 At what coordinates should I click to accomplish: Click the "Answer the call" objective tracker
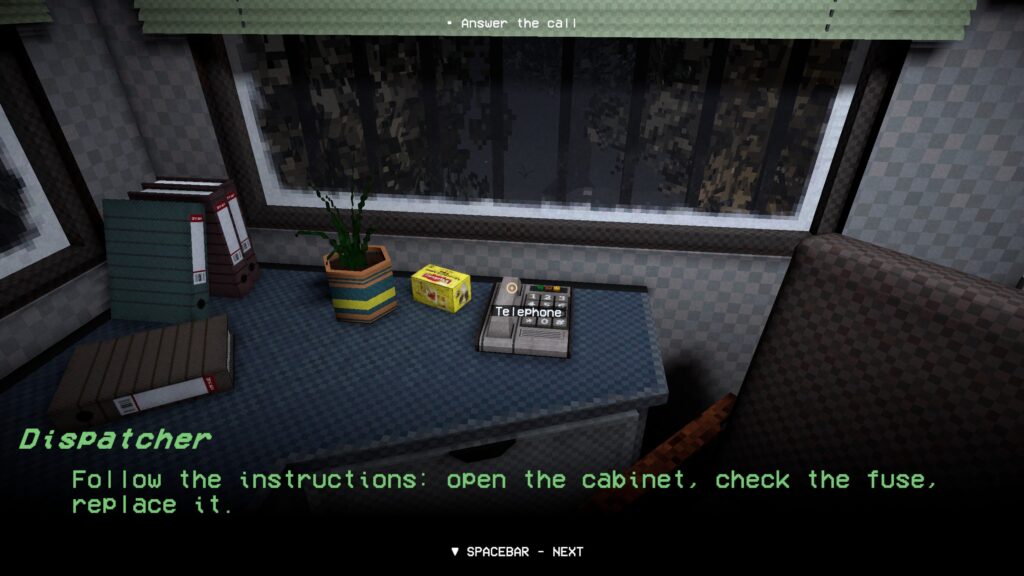point(512,23)
